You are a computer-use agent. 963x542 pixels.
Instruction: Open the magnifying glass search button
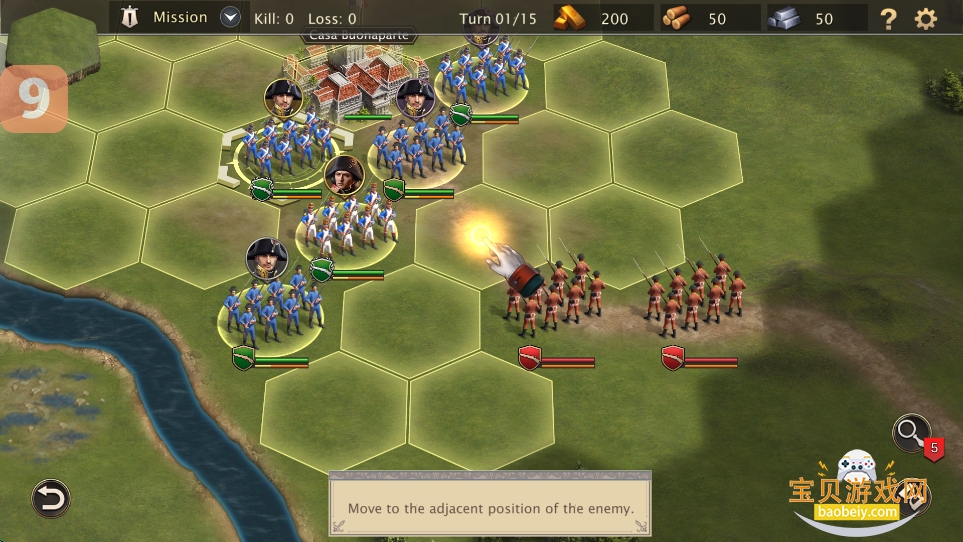pos(910,432)
